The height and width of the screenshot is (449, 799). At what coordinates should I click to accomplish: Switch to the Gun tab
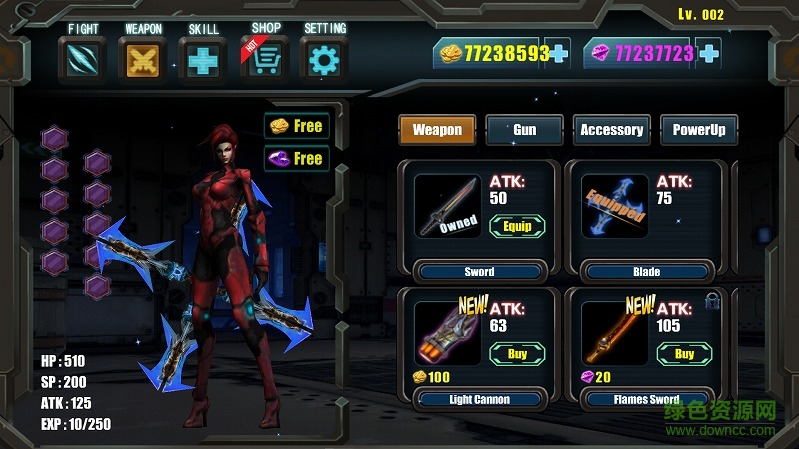524,130
